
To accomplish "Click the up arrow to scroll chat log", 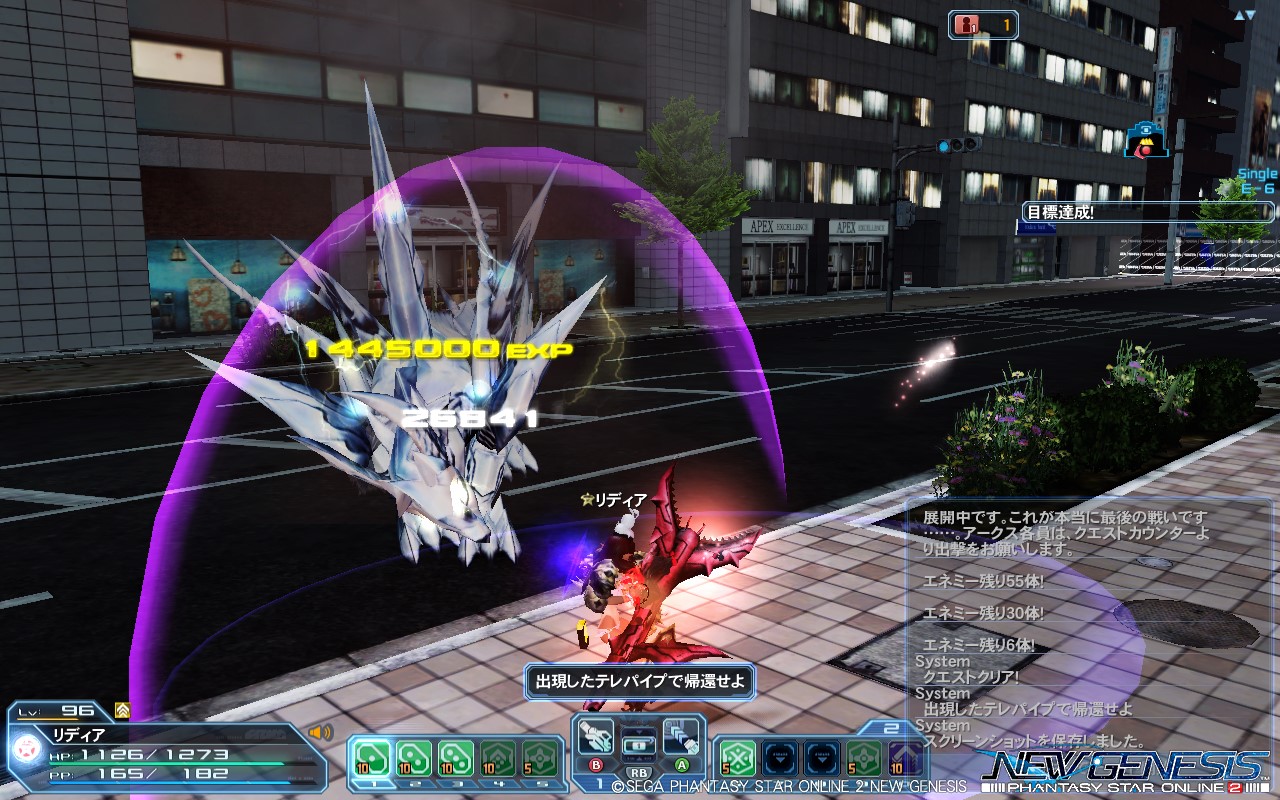I will [x=1239, y=15].
